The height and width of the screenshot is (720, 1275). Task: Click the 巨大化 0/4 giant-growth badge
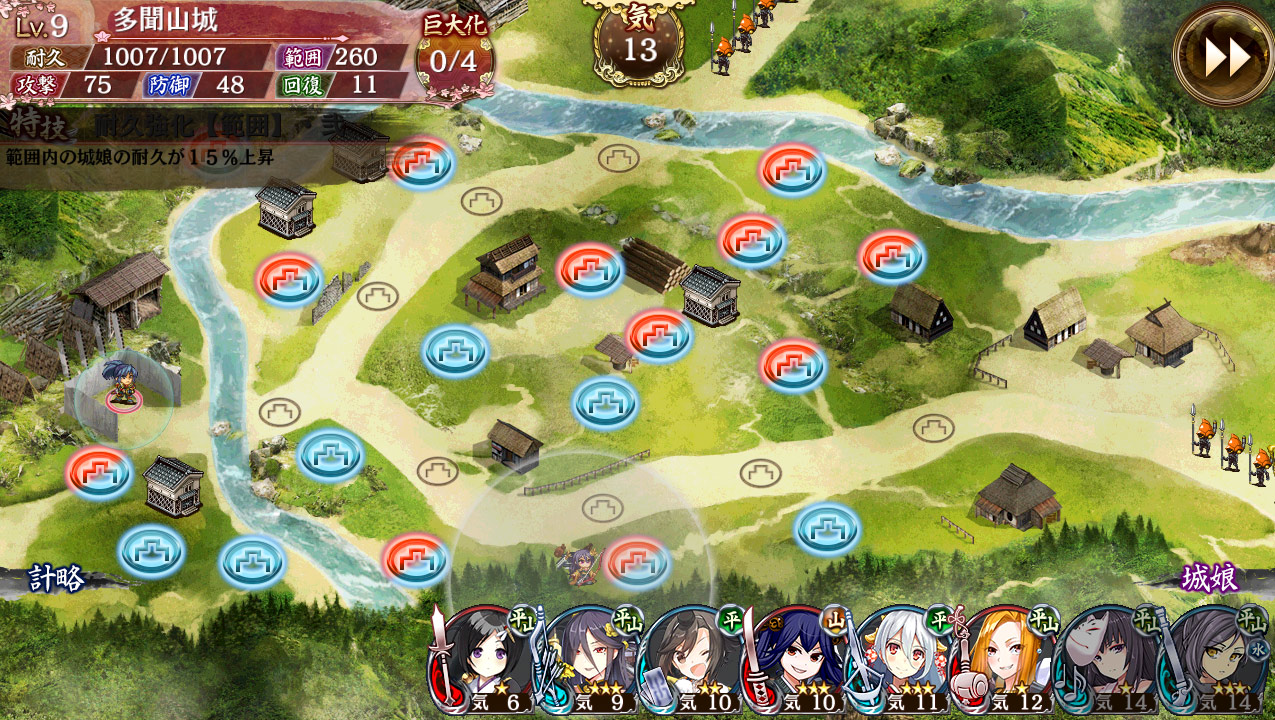point(454,50)
